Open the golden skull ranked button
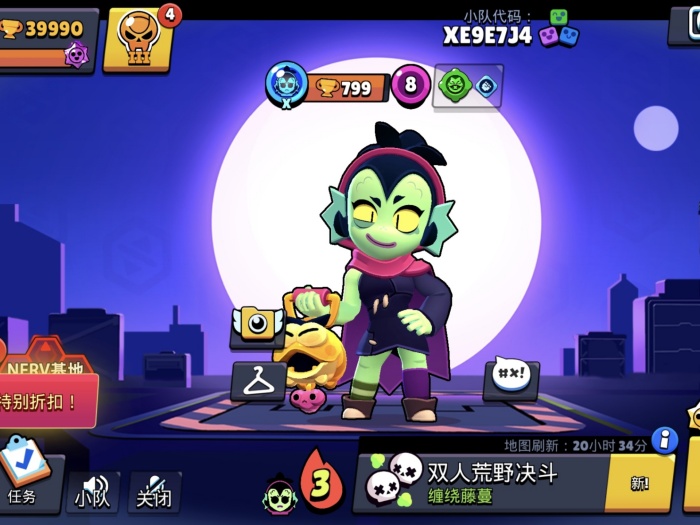 137,39
